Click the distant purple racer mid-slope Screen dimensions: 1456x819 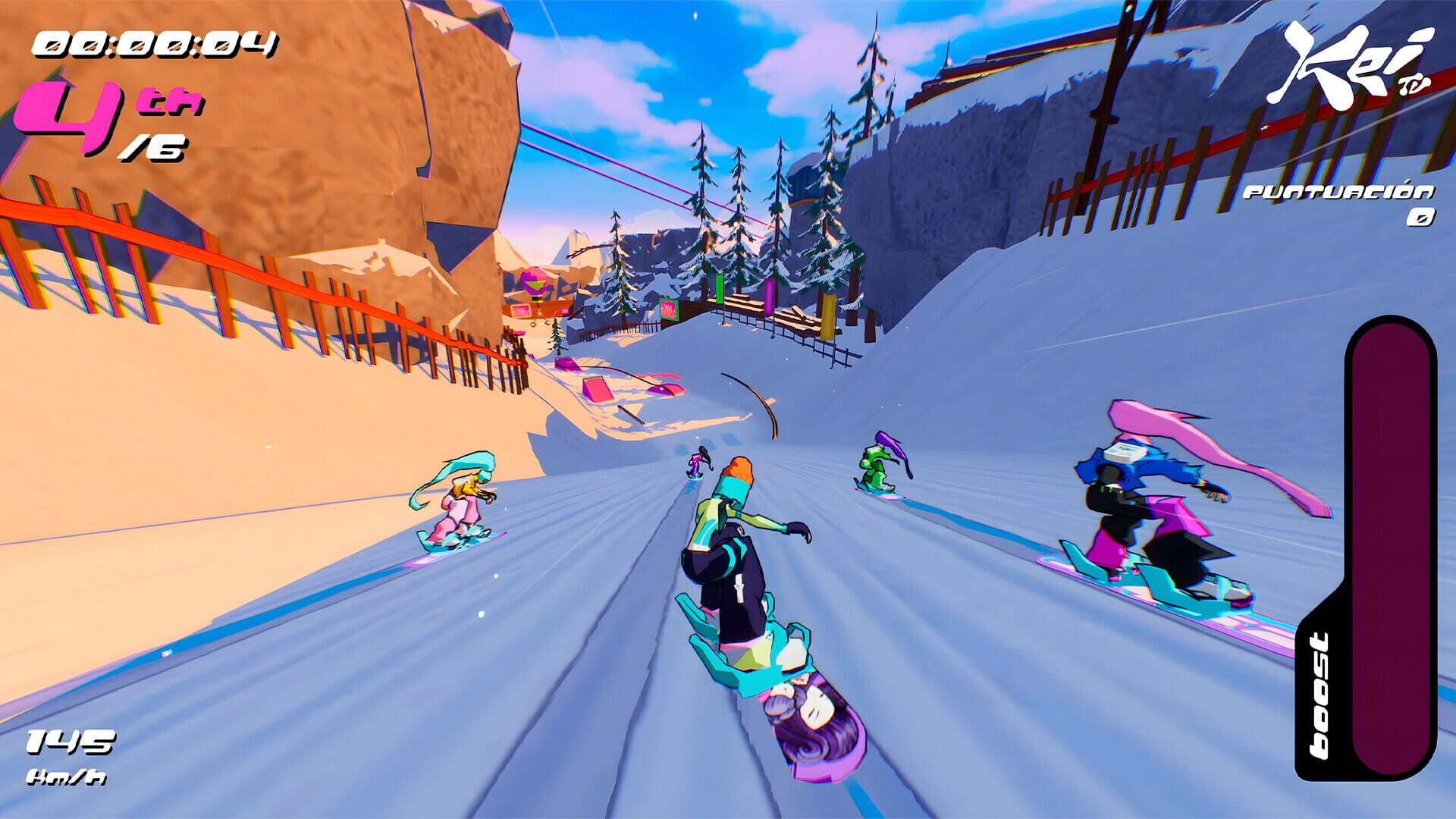pyautogui.click(x=696, y=463)
